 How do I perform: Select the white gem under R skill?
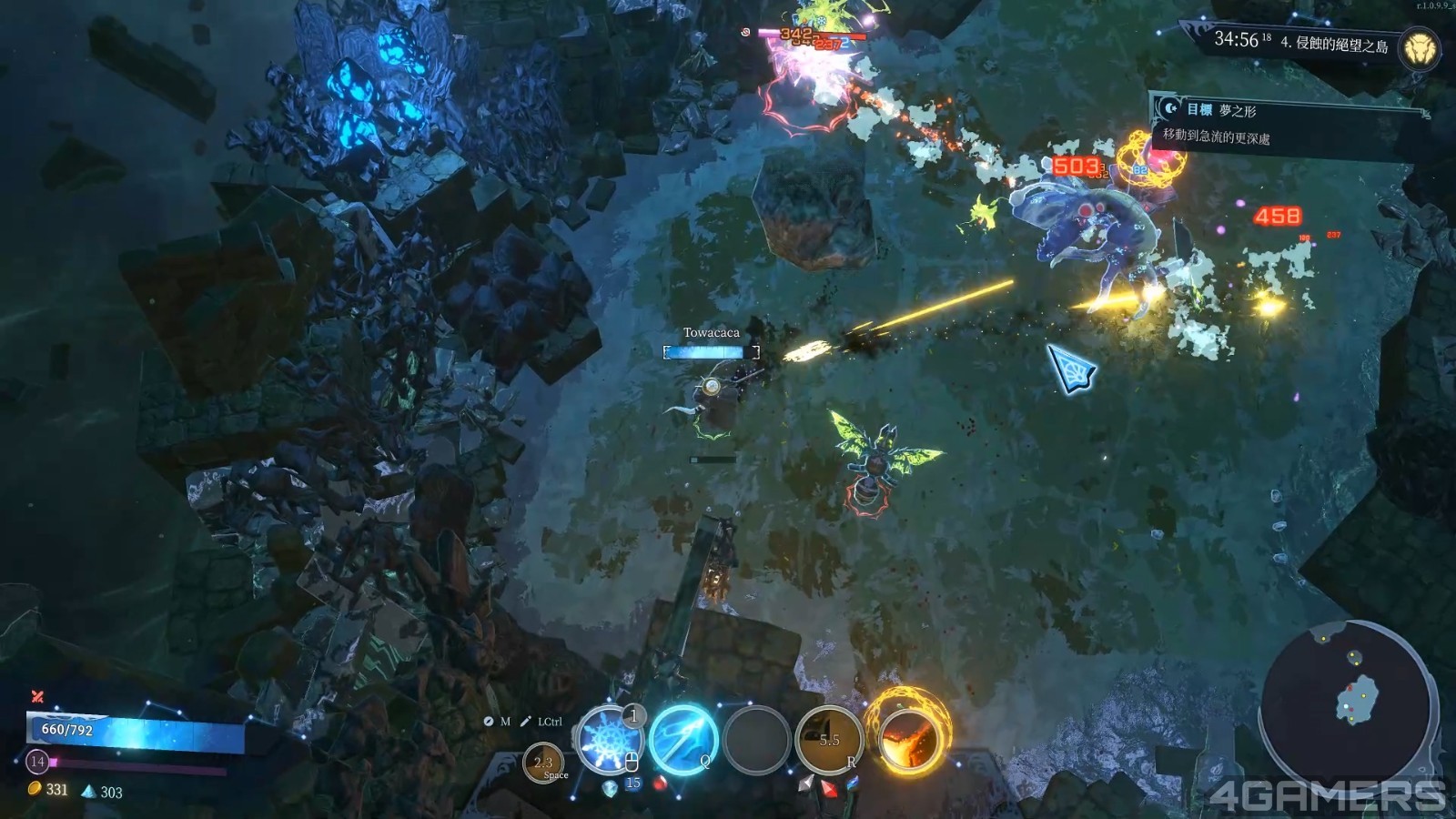[805, 783]
